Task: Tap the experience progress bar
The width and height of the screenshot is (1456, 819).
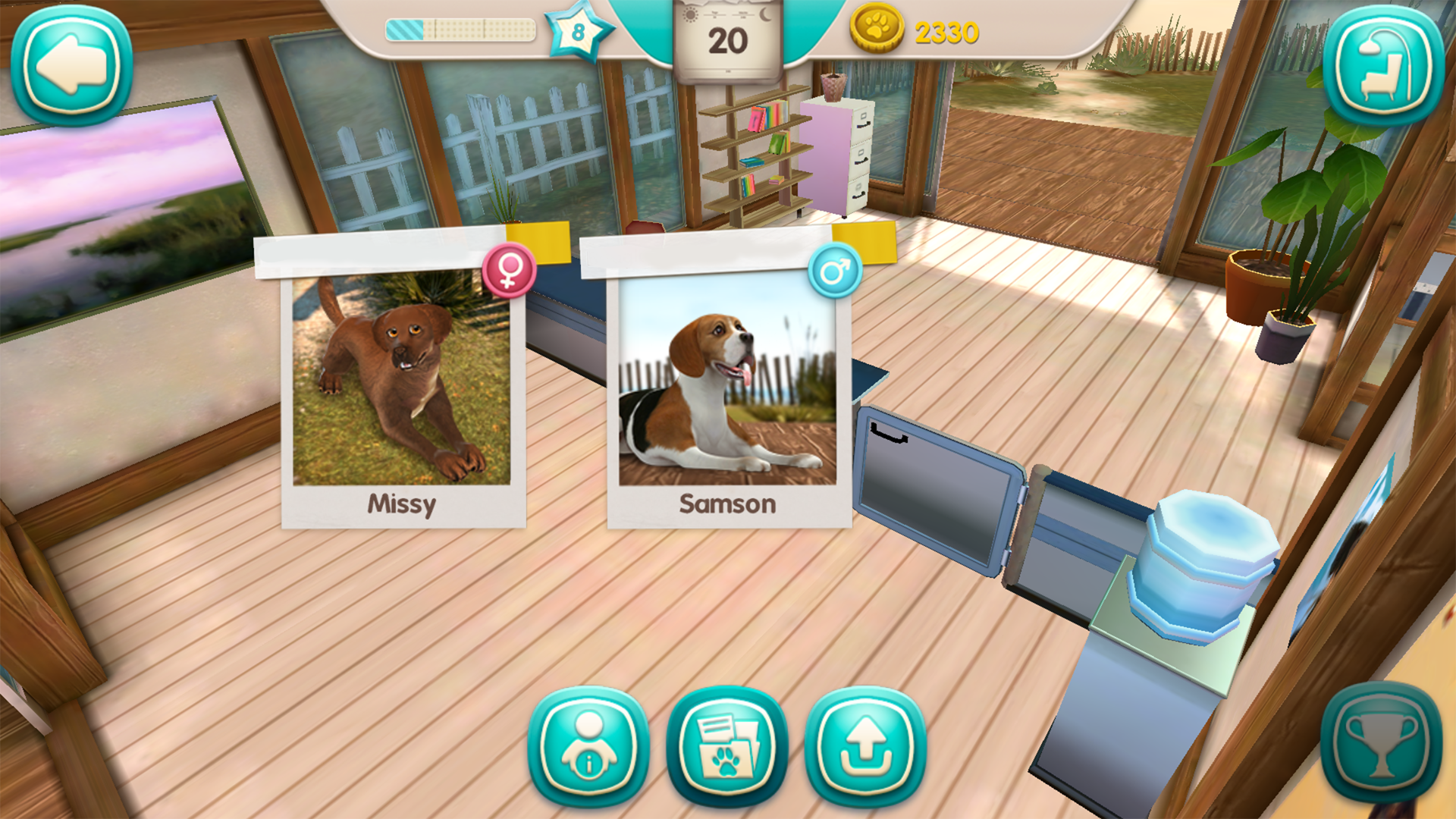Action: click(x=459, y=27)
